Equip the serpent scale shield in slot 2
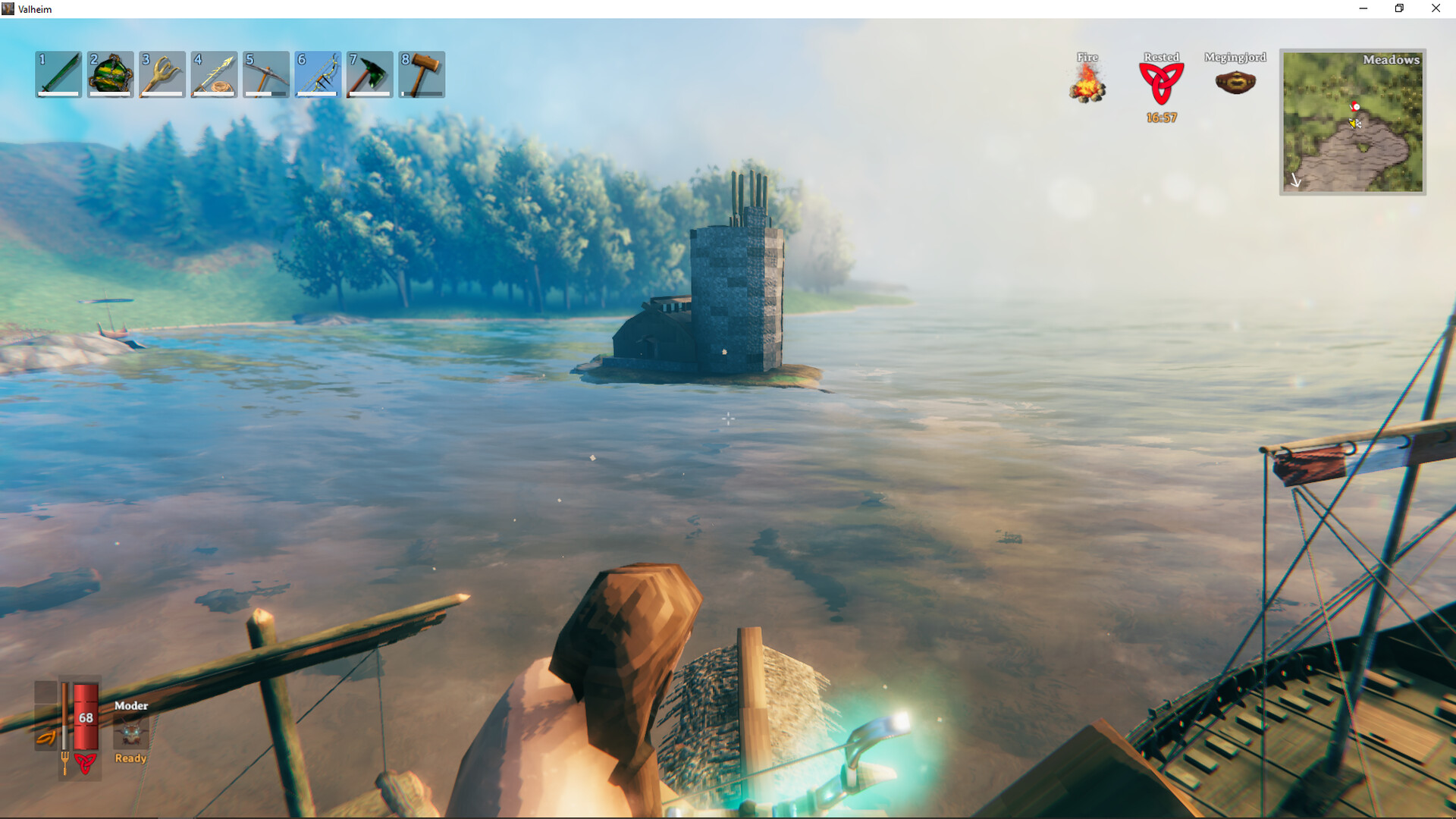Screen dimensions: 1456x819 click(111, 74)
